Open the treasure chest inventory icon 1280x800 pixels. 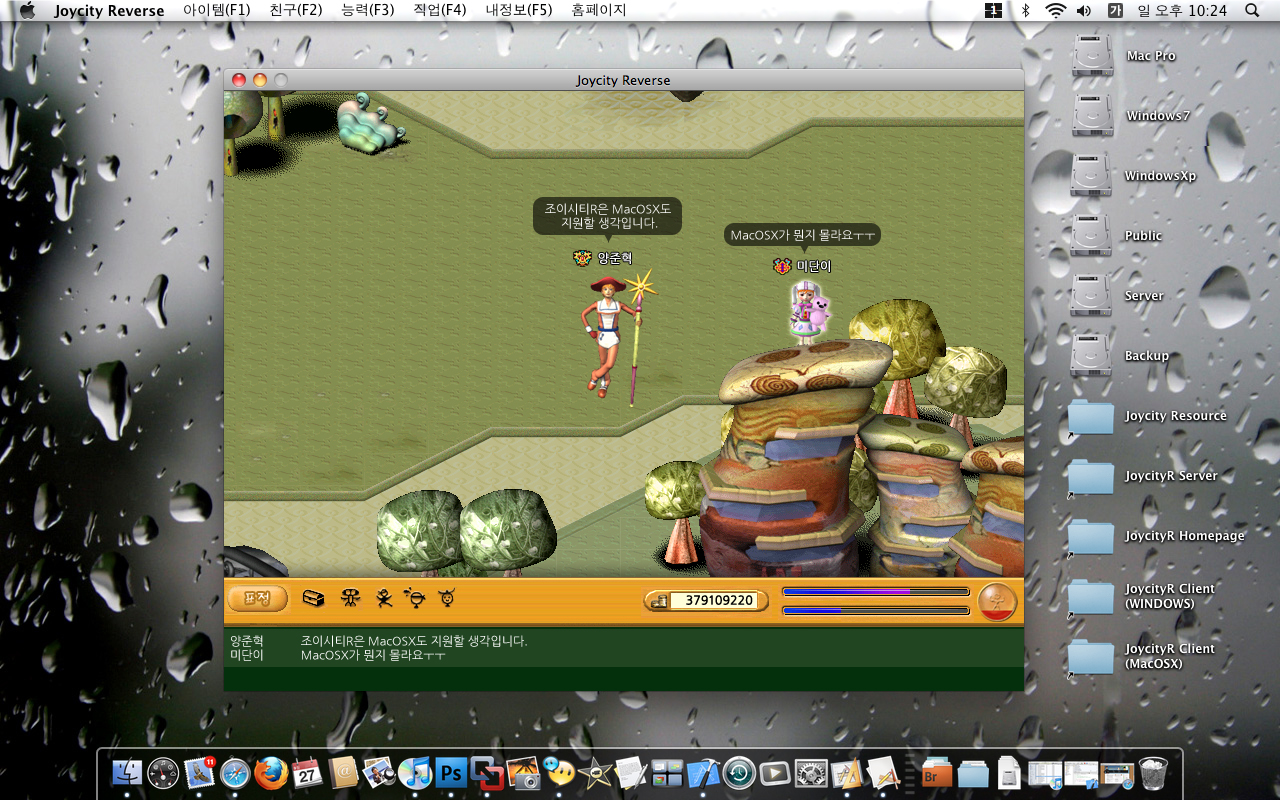pyautogui.click(x=314, y=598)
